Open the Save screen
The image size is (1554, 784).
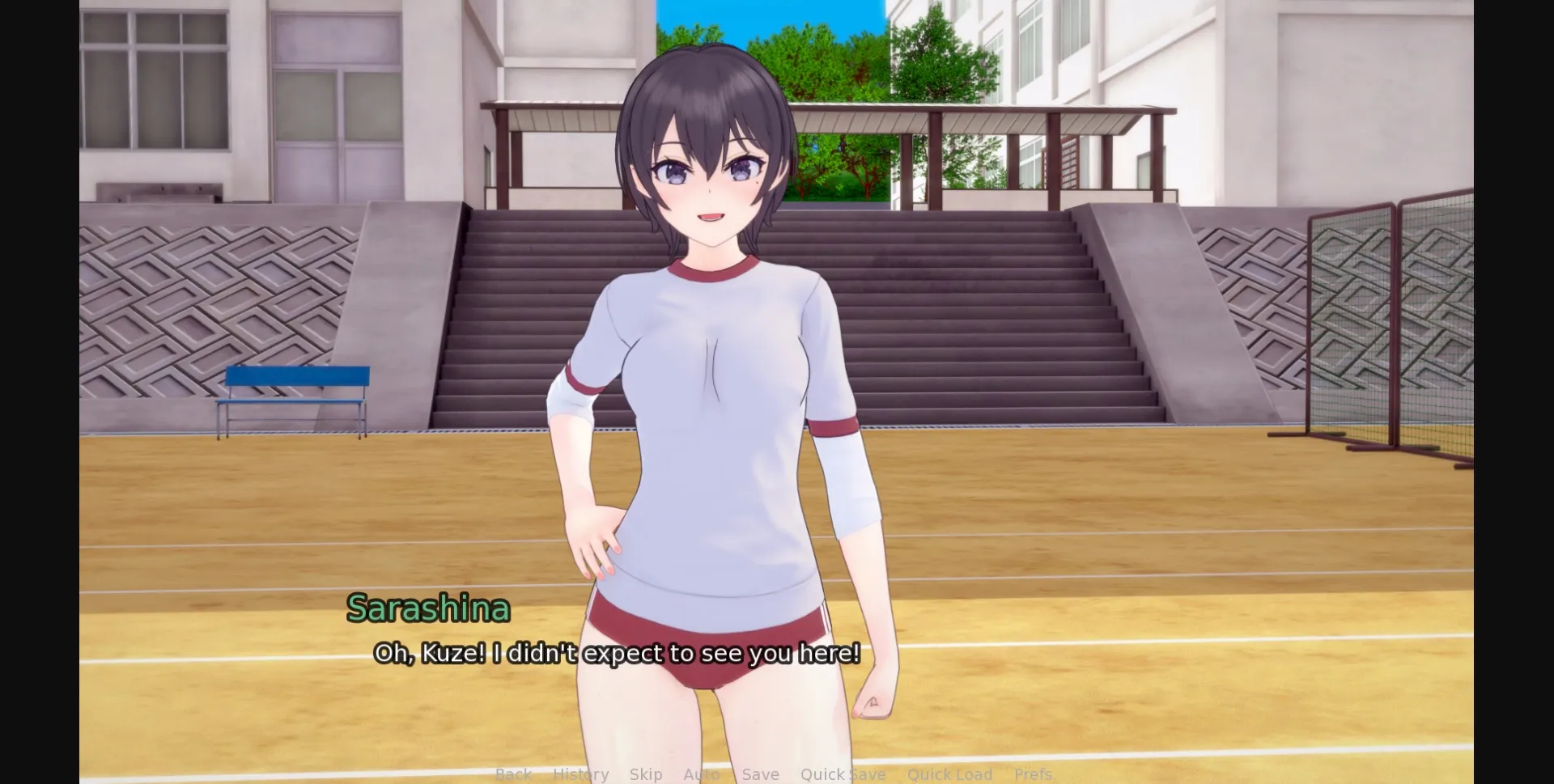[x=760, y=774]
